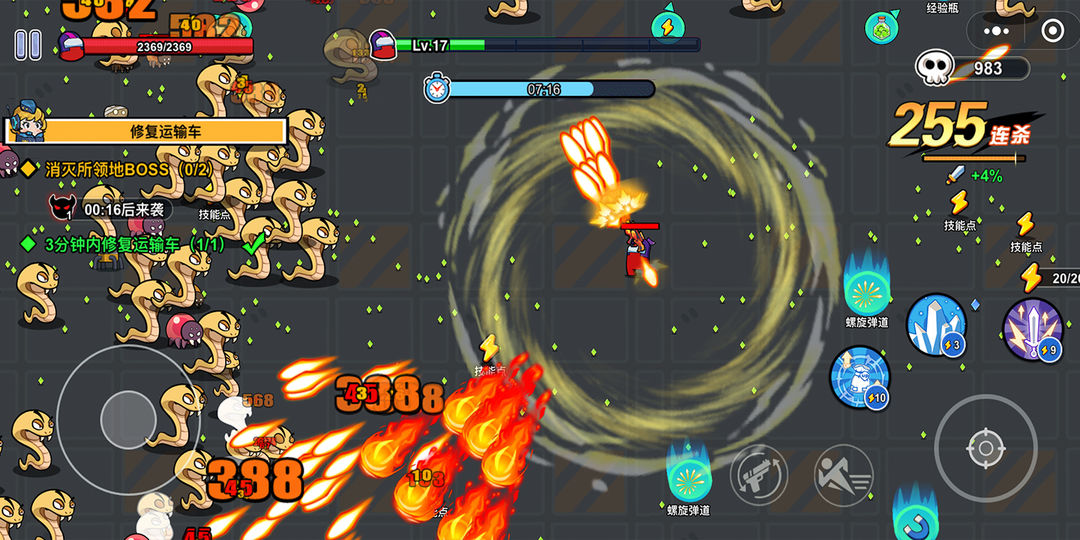Viewport: 1080px width, 540px height.
Task: Open the three-dot mini-program menu
Action: coord(996,30)
